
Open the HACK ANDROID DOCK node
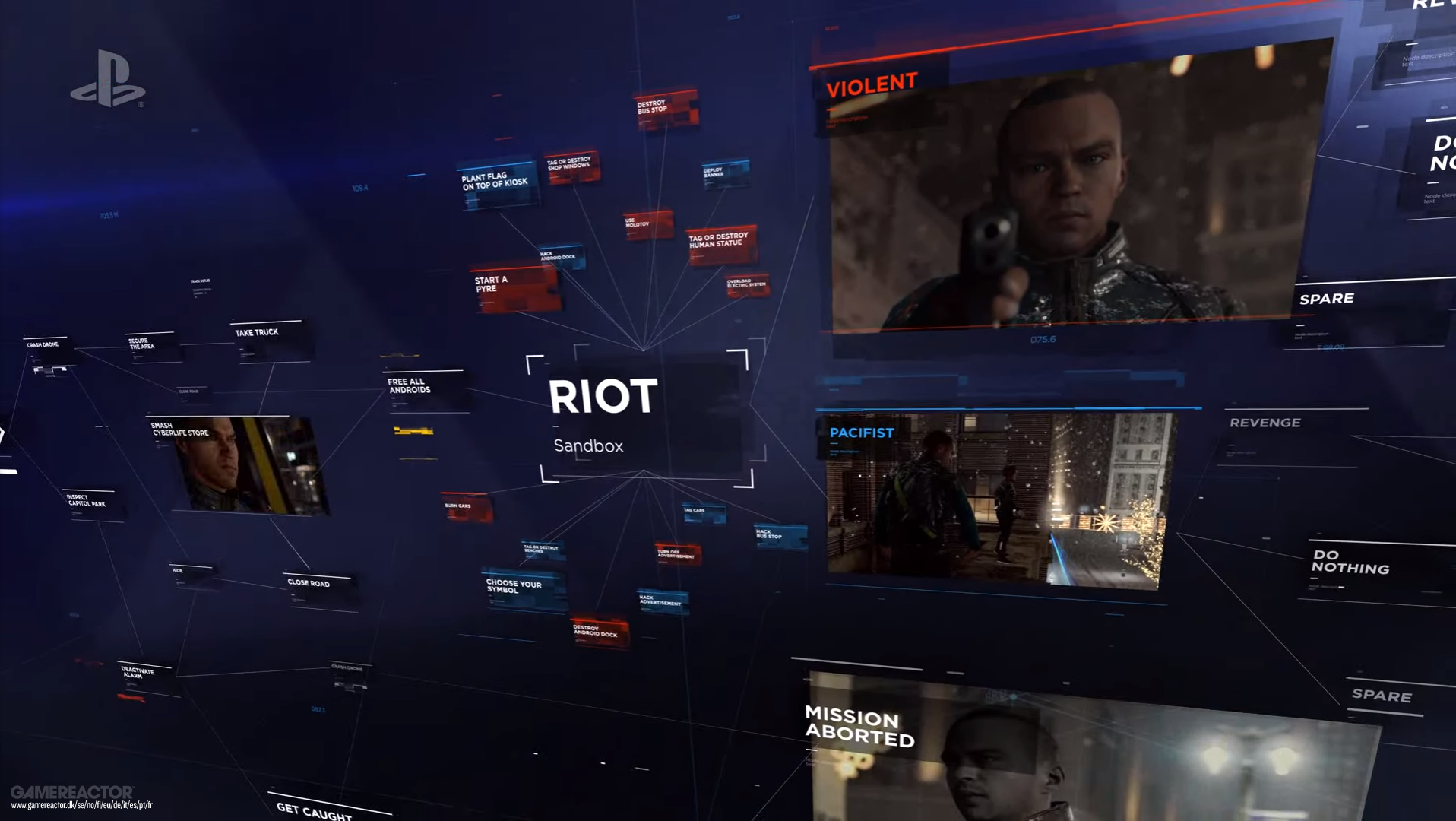coord(559,256)
